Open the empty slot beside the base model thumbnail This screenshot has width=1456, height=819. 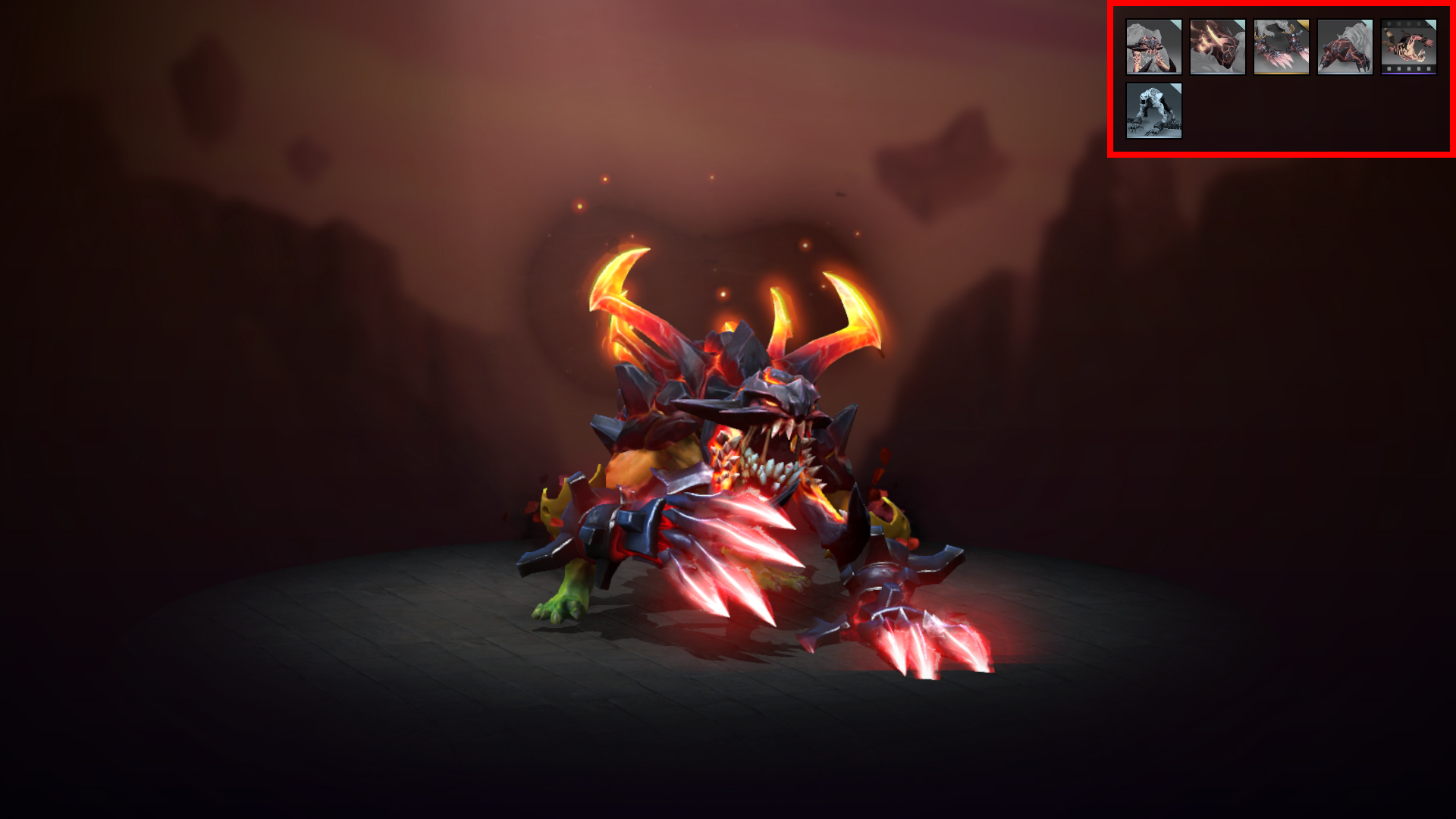tap(1217, 110)
